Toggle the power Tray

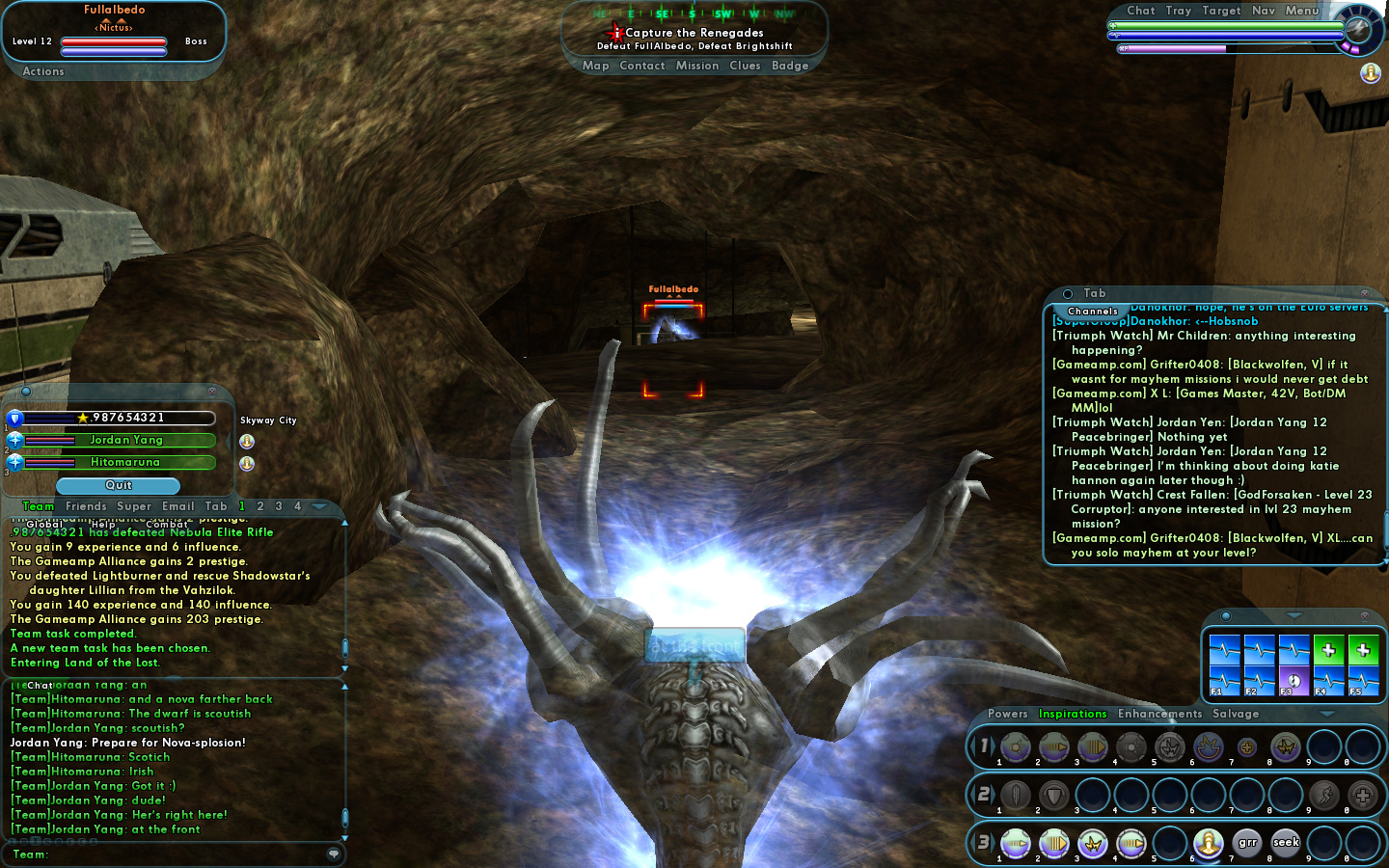(x=1178, y=11)
